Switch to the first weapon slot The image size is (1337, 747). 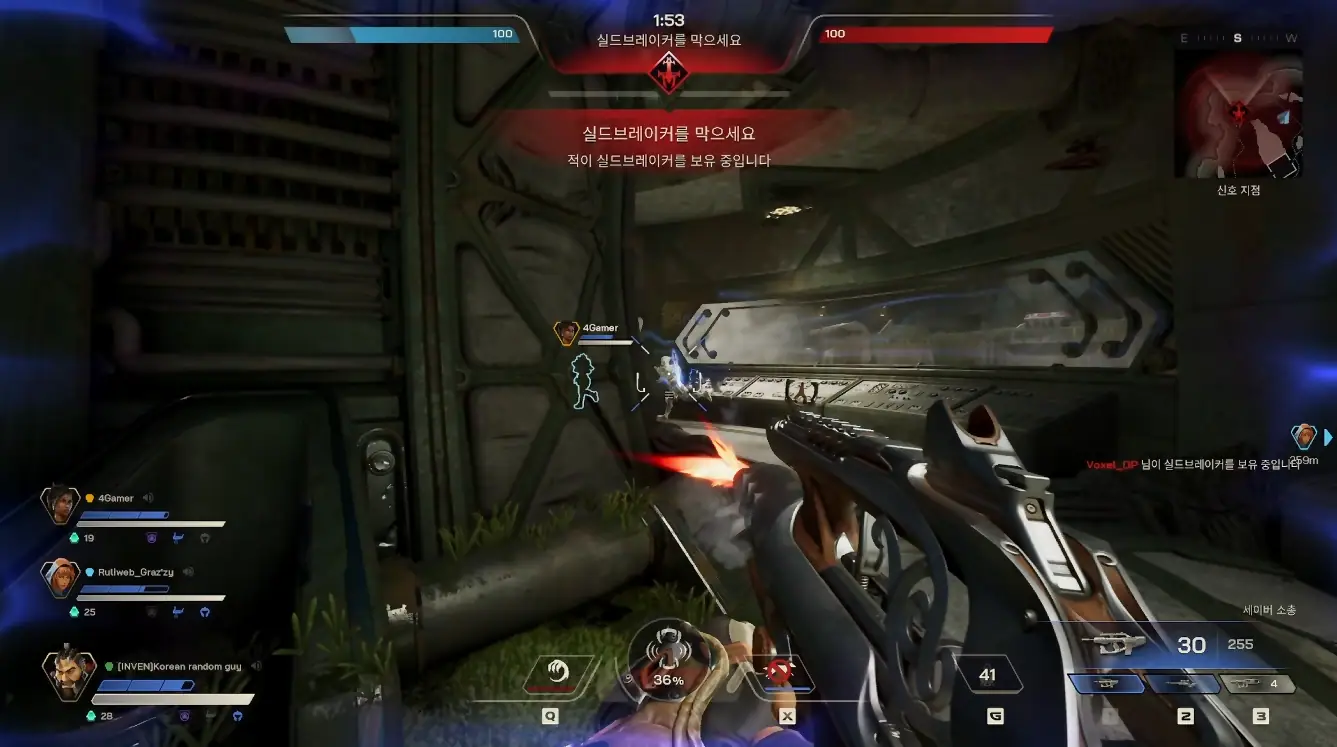point(1107,684)
